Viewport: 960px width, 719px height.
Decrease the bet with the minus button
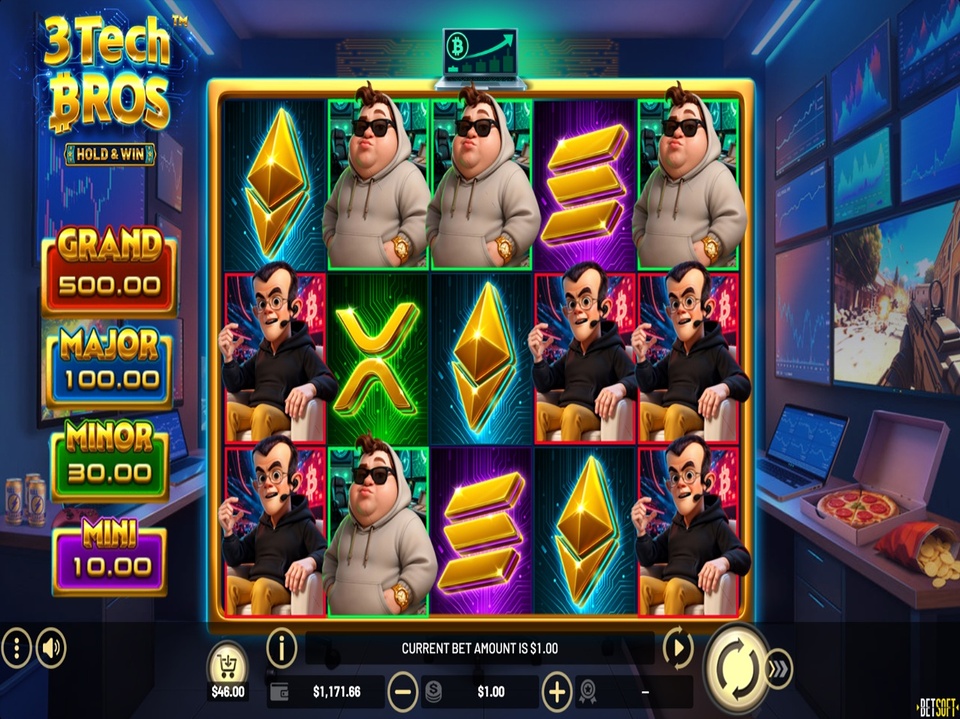(x=402, y=691)
